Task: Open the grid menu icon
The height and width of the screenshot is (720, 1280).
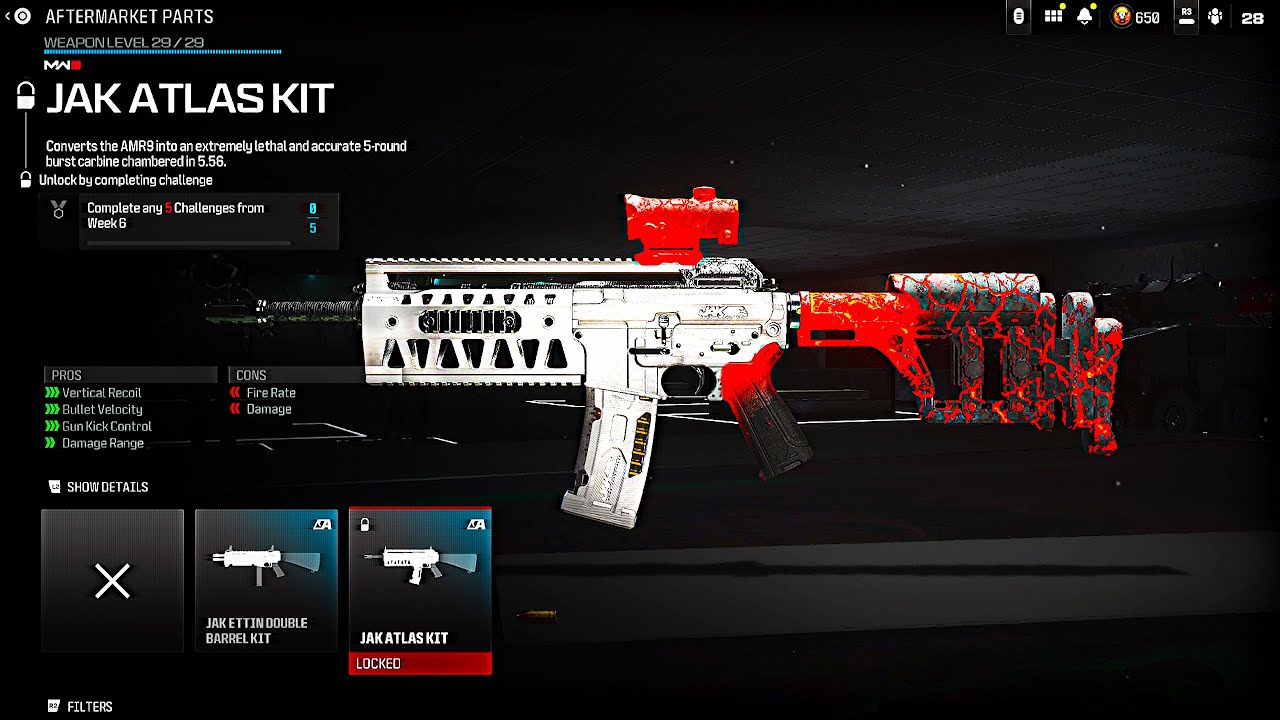Action: point(1053,17)
